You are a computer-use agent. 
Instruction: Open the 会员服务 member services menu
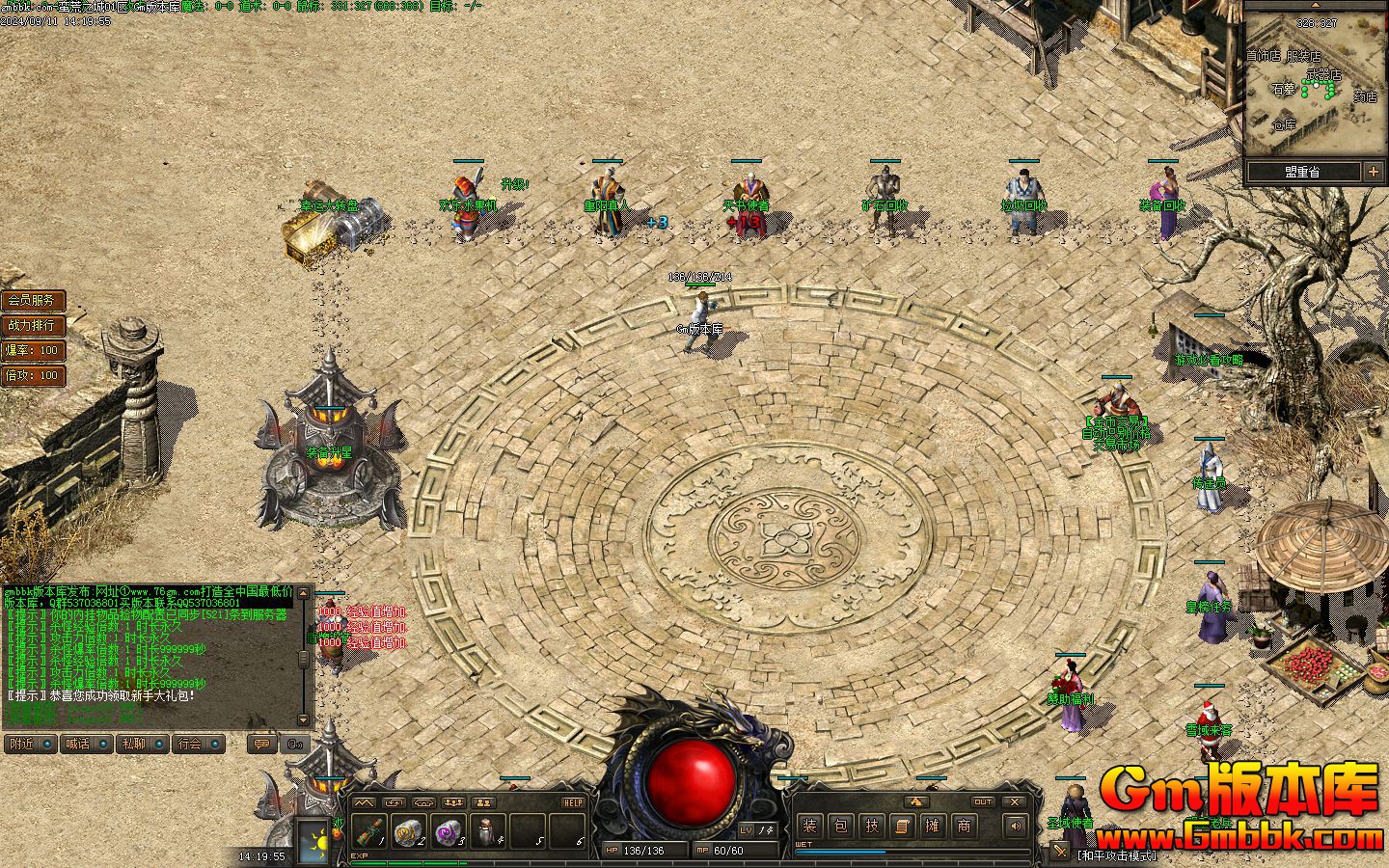point(32,301)
